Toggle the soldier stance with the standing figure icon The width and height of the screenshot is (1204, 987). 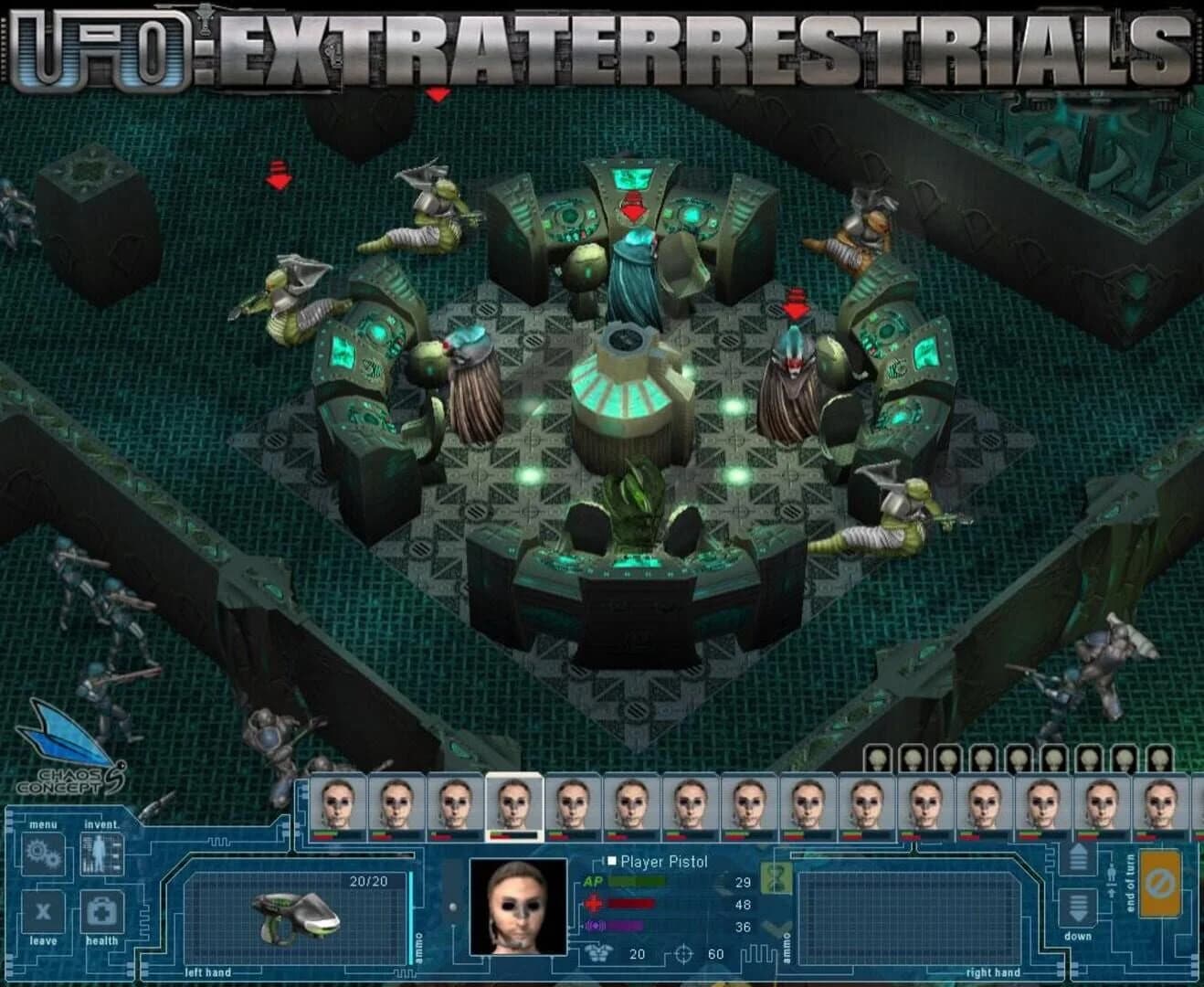pyautogui.click(x=1111, y=873)
